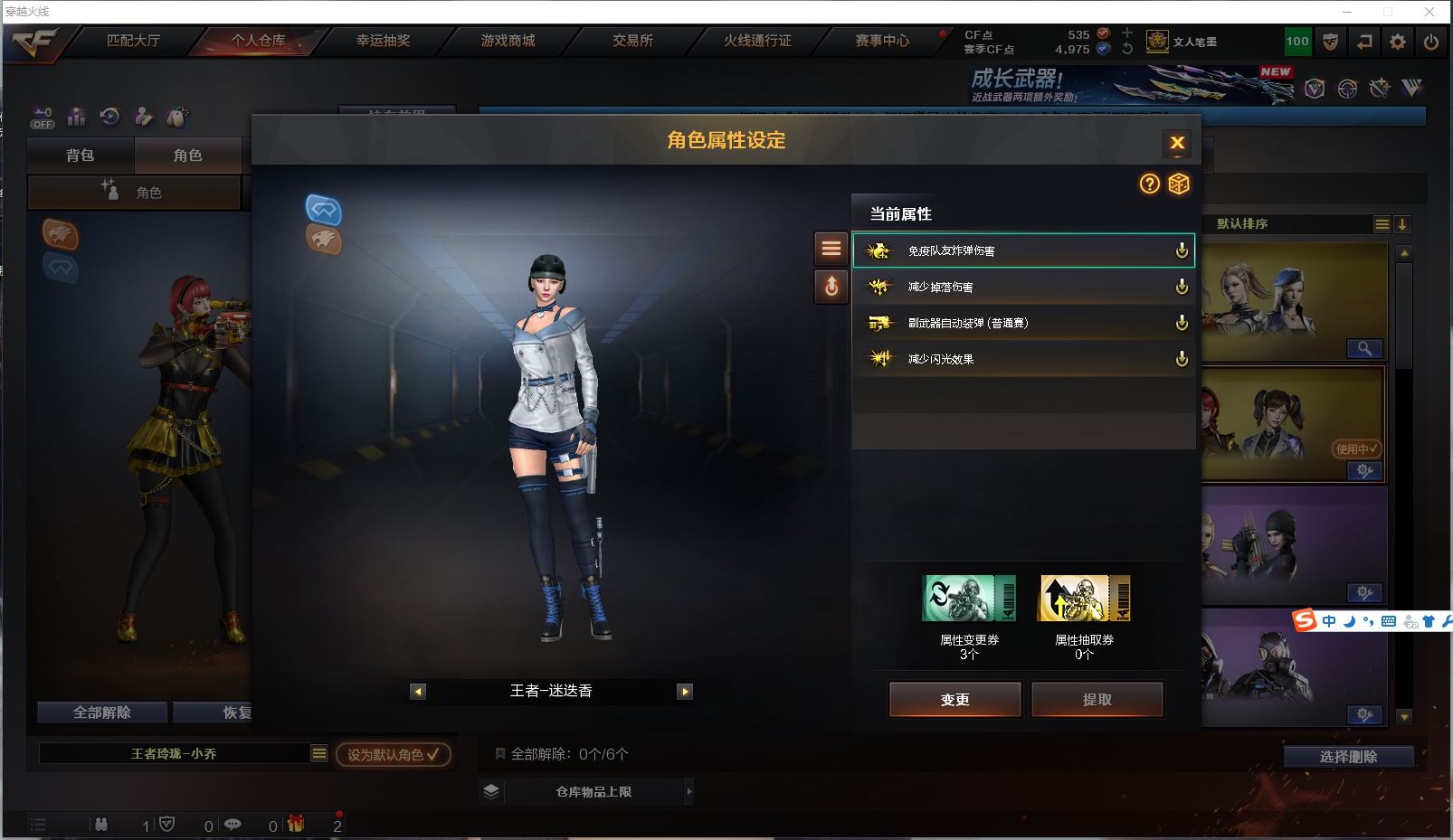Click the orange dice cube icon
Viewport: 1453px width, 840px height.
1179,184
